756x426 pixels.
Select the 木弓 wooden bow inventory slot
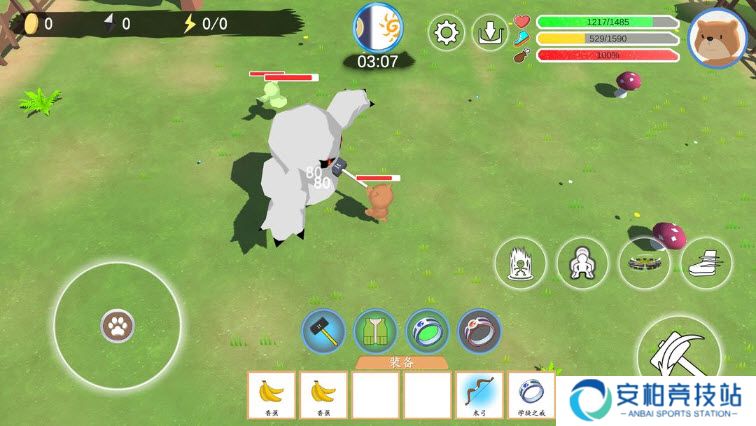(x=479, y=394)
